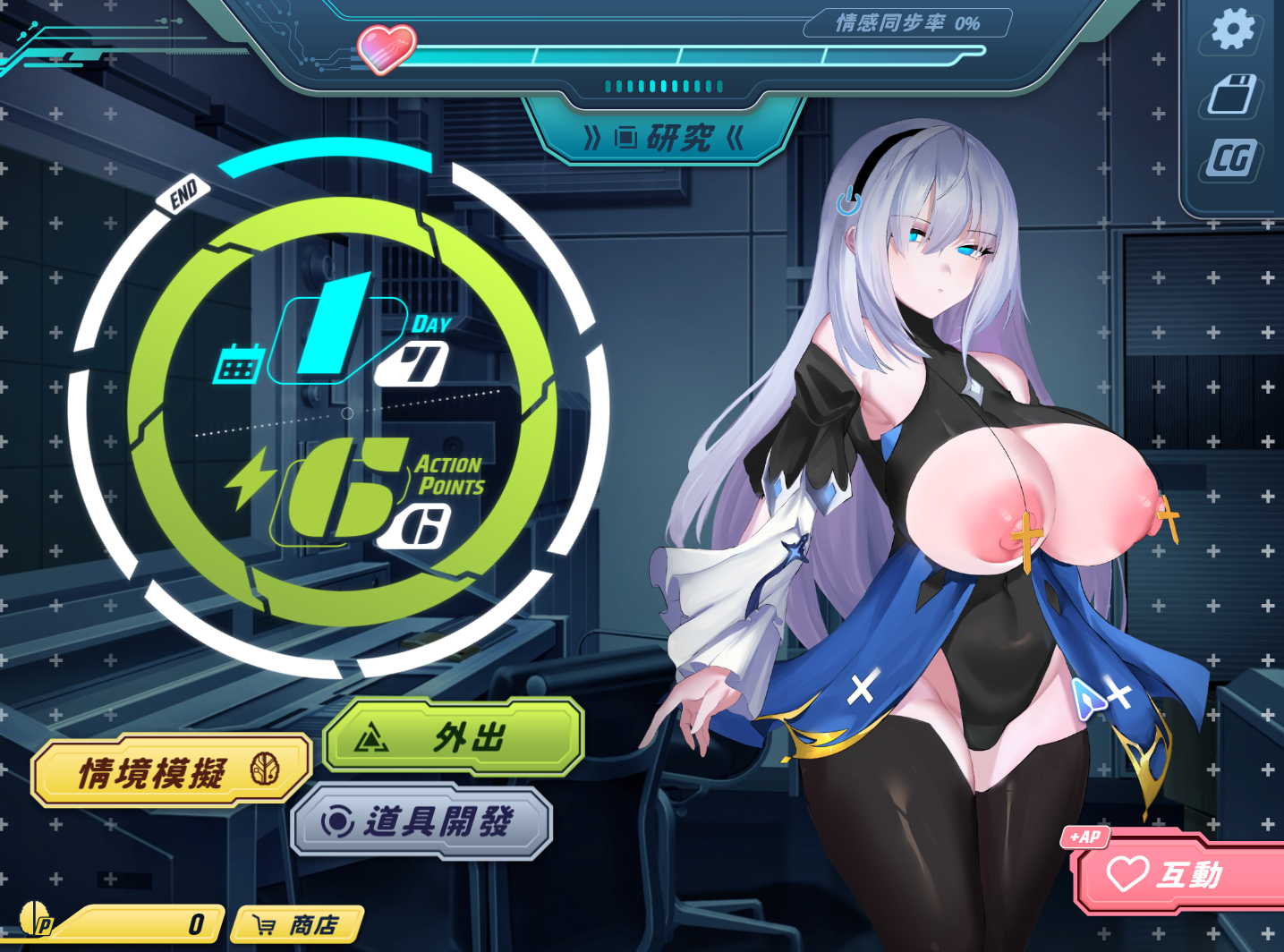Open 道具開發 item development
Image resolution: width=1284 pixels, height=952 pixels.
click(422, 821)
